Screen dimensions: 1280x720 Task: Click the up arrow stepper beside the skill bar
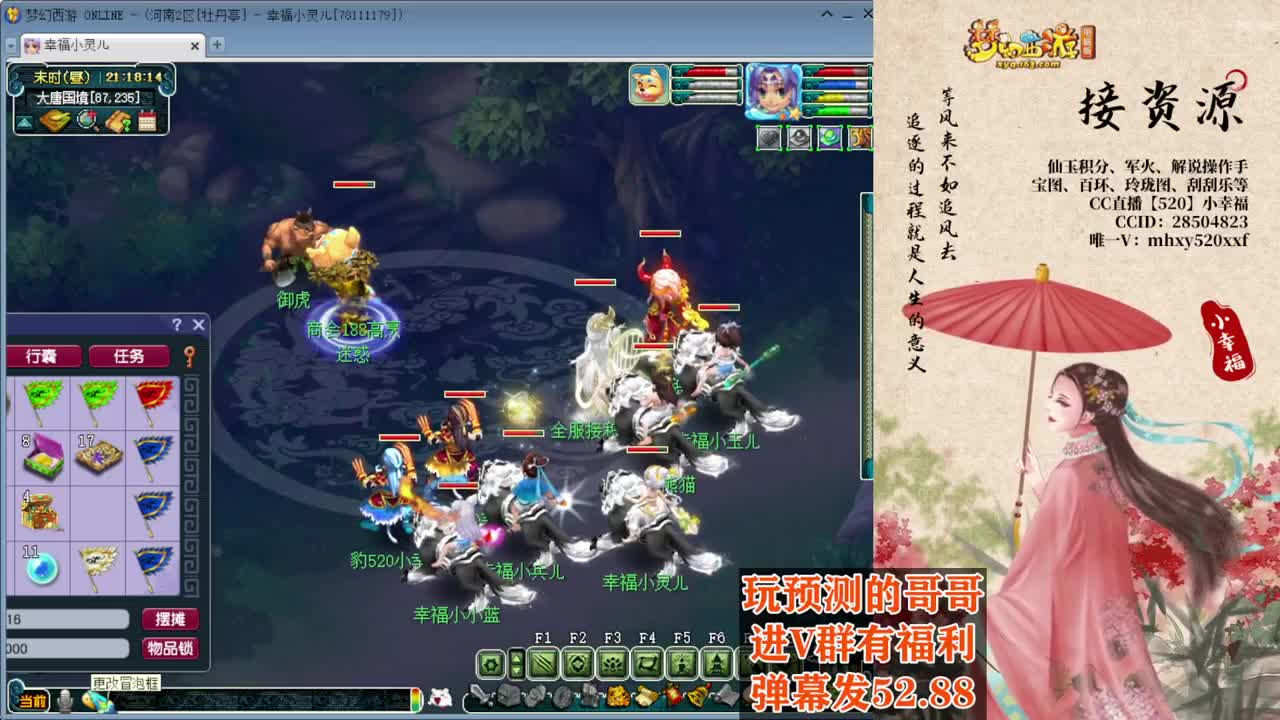click(x=516, y=657)
